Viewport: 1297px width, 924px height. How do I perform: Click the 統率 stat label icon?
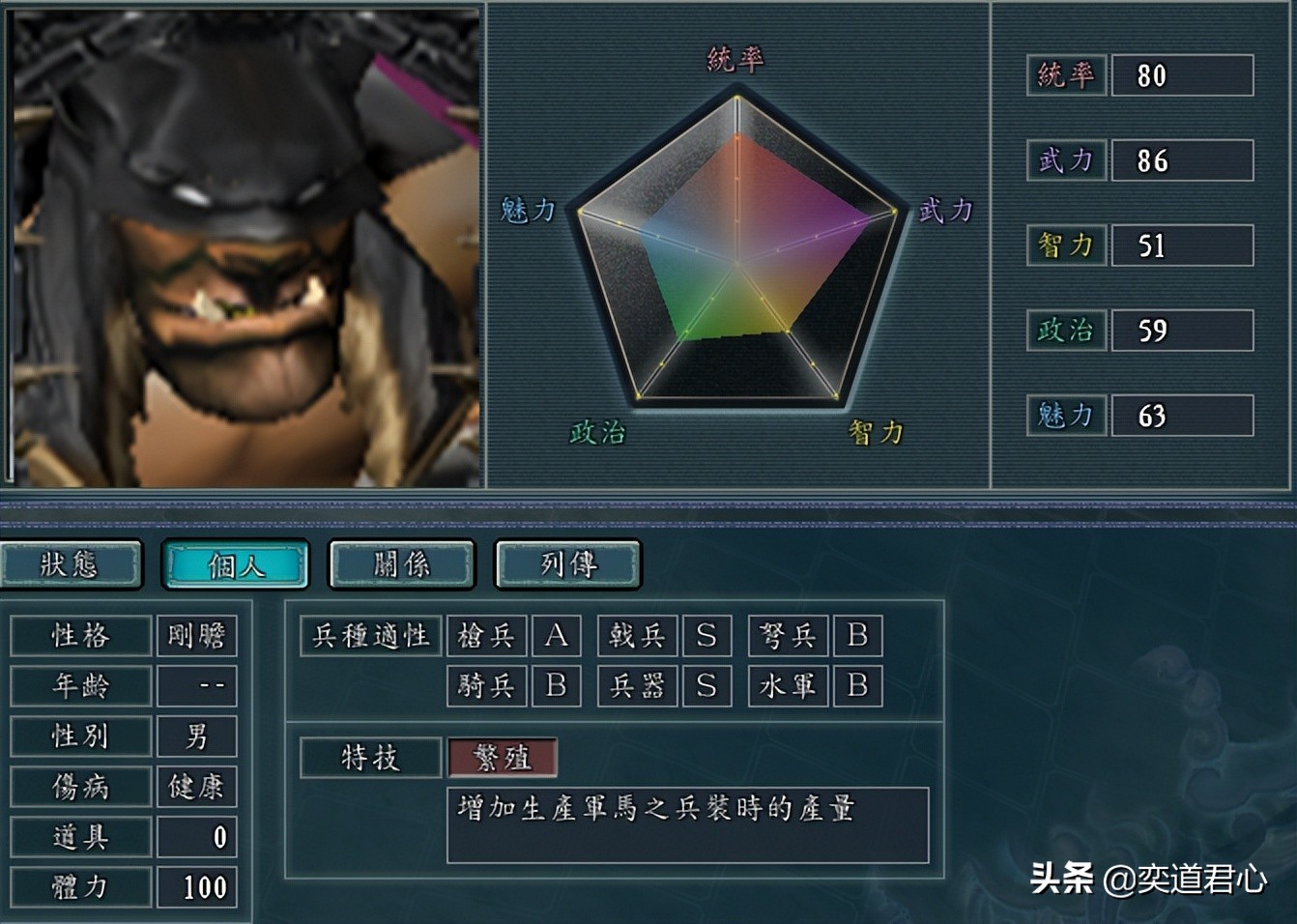click(x=1064, y=77)
